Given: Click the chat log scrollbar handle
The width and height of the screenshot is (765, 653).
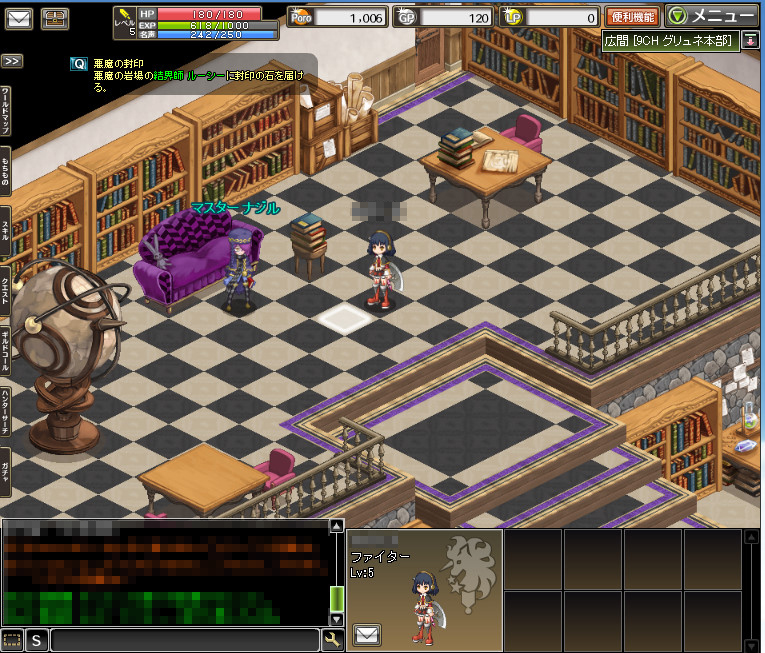Looking at the screenshot, I should [337, 599].
